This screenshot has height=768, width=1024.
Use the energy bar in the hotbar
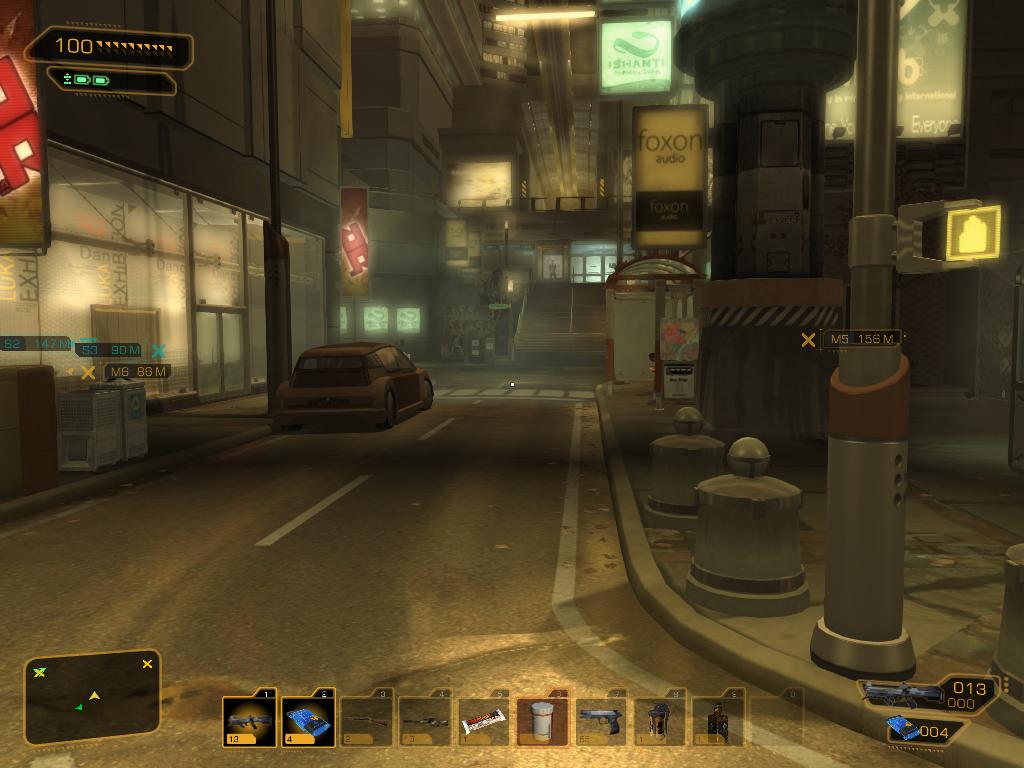tap(484, 721)
